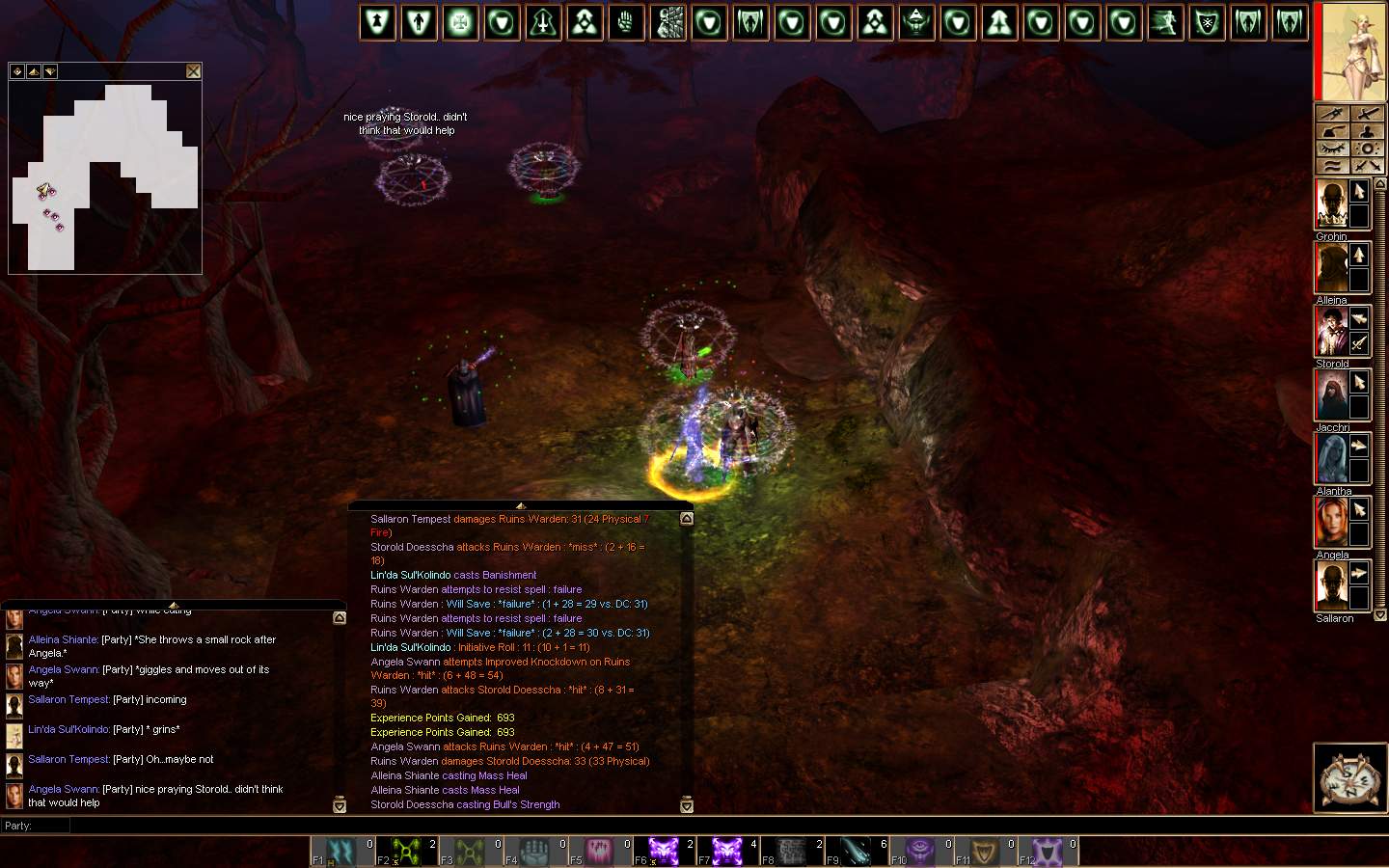Click the pyramid-eye buff icon on top bar
Image resolution: width=1389 pixels, height=868 pixels.
pyautogui.click(x=915, y=22)
